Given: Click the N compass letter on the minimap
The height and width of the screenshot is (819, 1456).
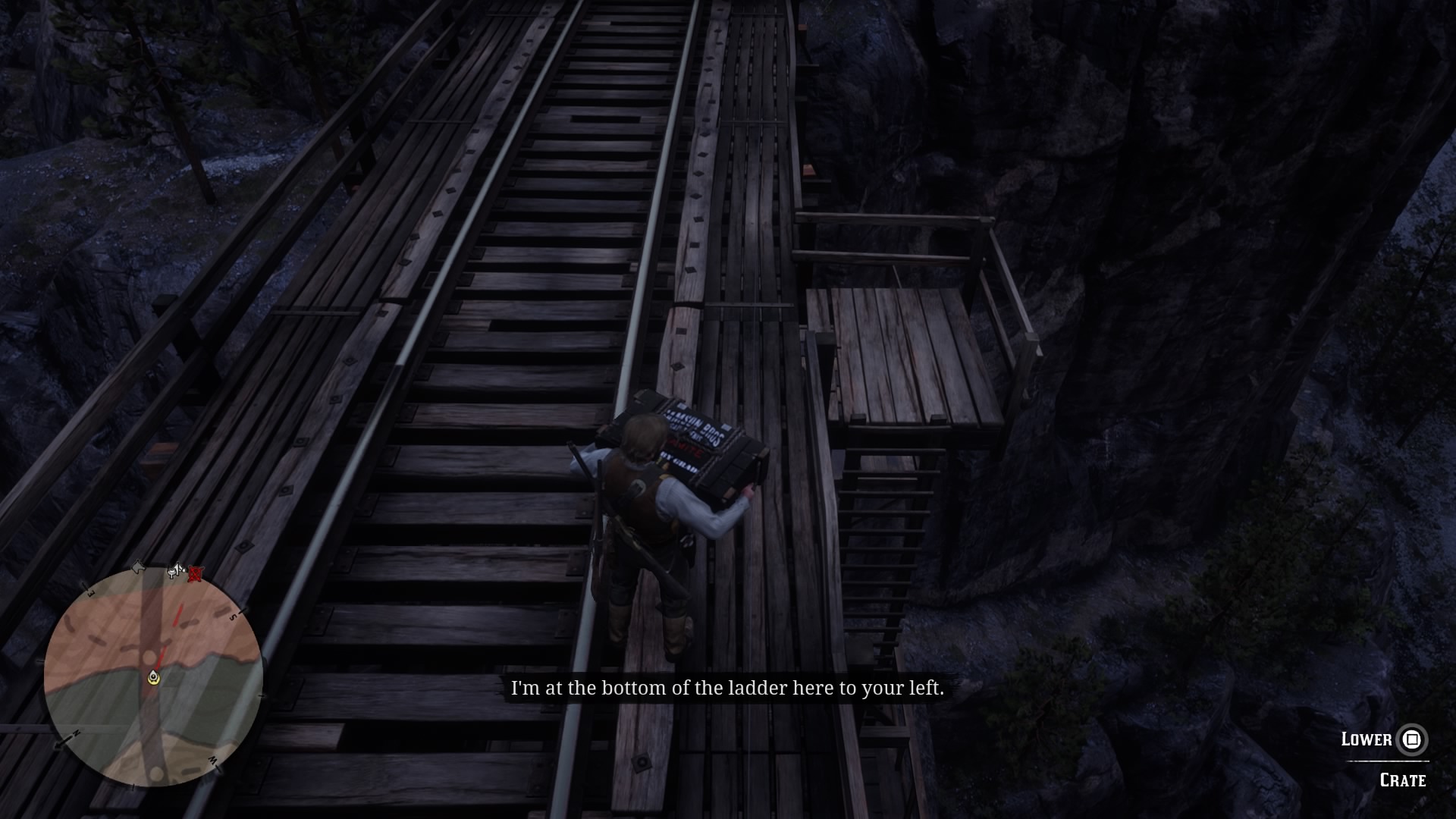Looking at the screenshot, I should 77,733.
